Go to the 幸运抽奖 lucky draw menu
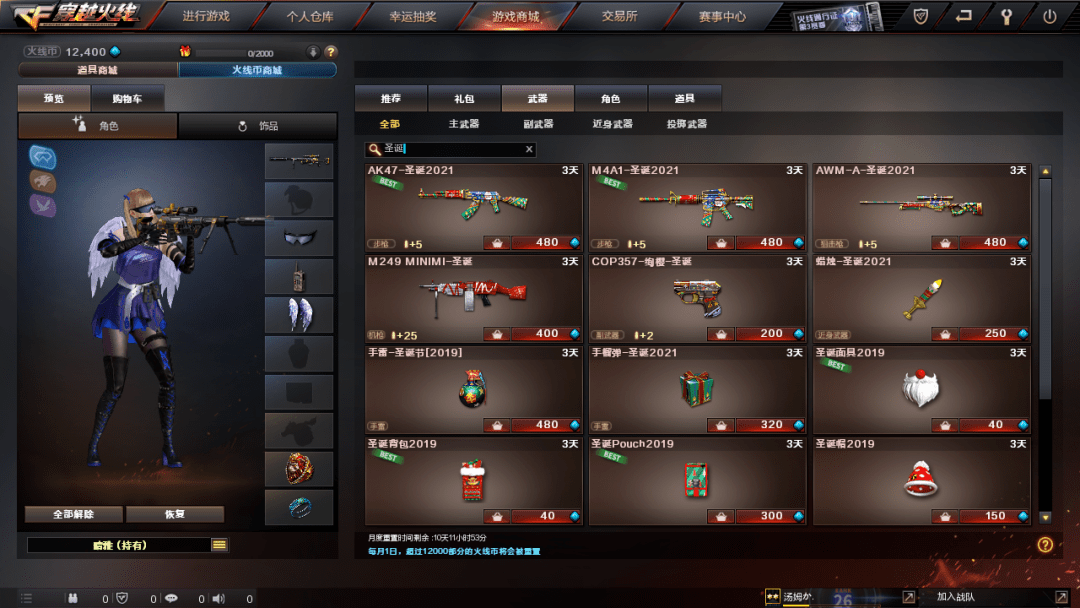Image resolution: width=1080 pixels, height=608 pixels. click(x=412, y=16)
